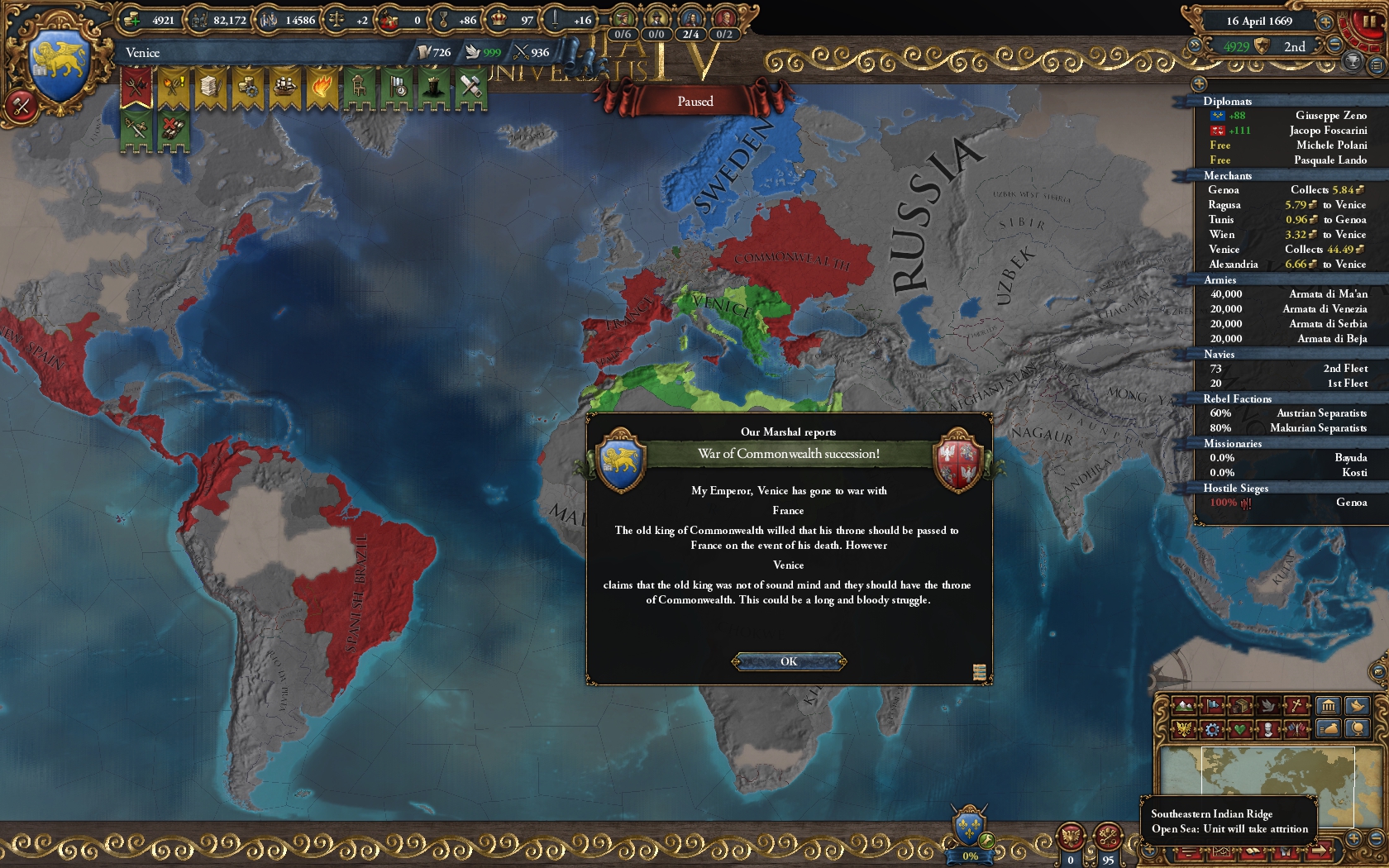This screenshot has width=1389, height=868.
Task: Confirm the war report with OK
Action: pyautogui.click(x=789, y=661)
